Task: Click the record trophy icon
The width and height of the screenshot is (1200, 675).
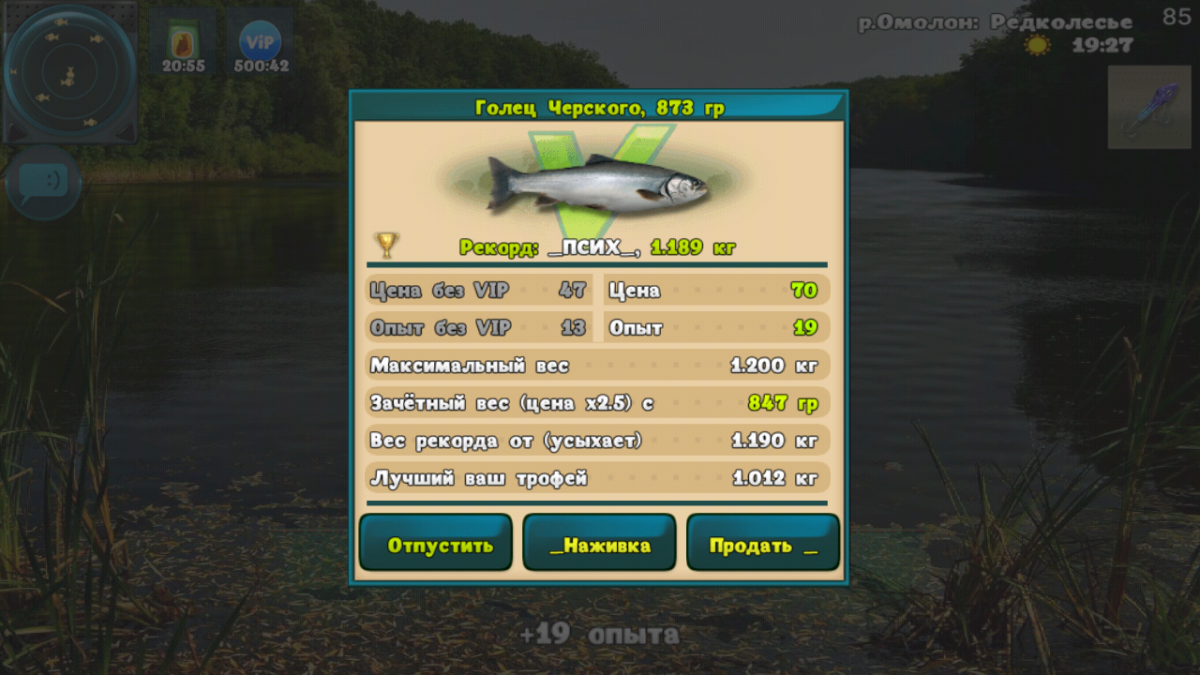Action: coord(386,244)
